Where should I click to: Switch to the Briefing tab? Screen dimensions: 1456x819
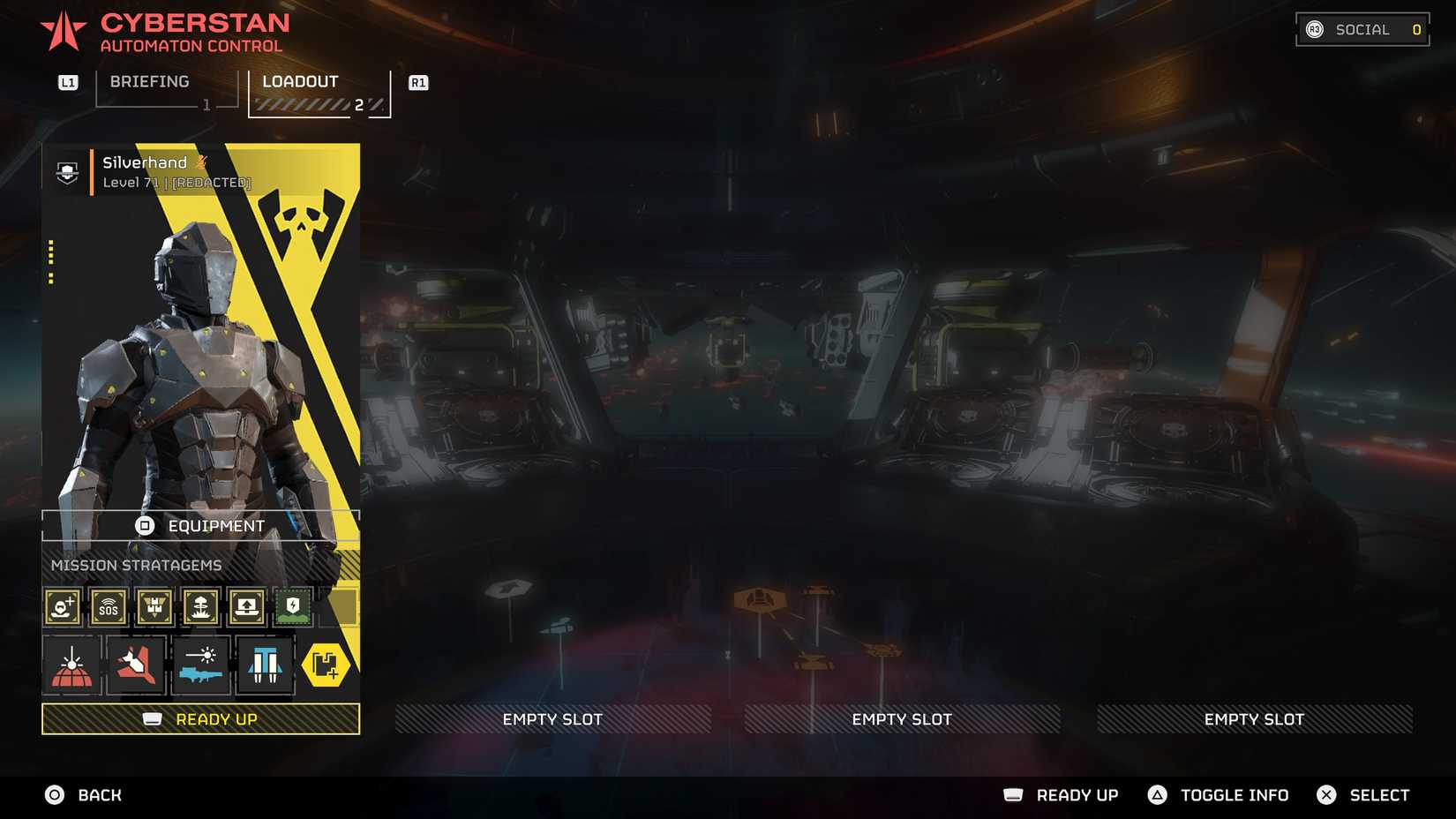pyautogui.click(x=148, y=82)
